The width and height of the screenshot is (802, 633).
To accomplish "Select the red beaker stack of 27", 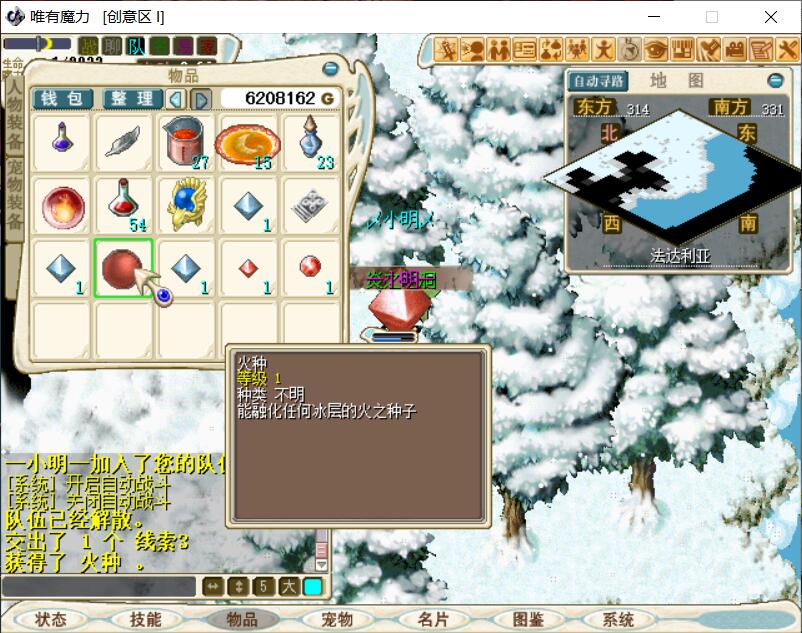I will click(185, 143).
